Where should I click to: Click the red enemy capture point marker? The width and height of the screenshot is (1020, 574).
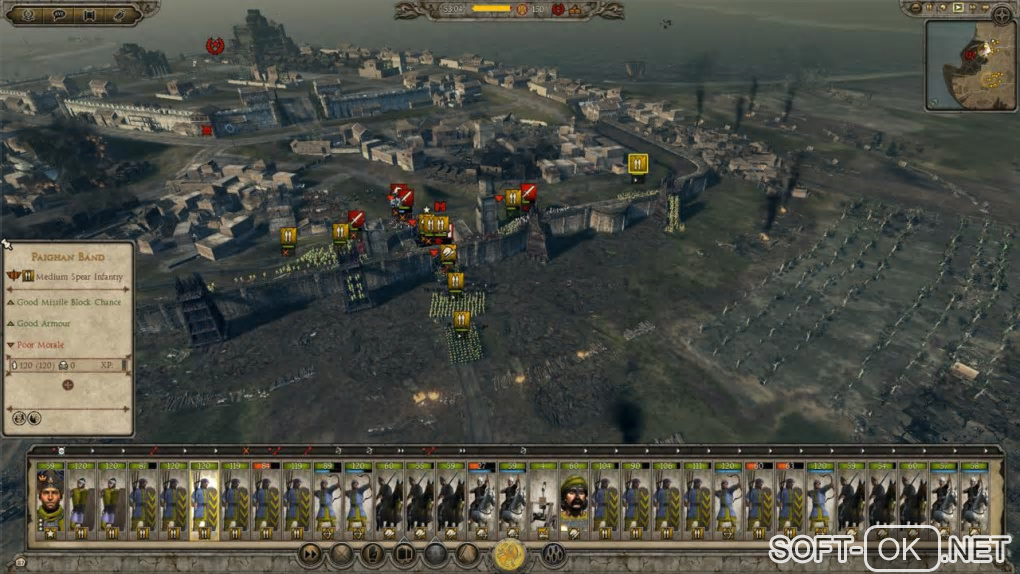tap(213, 45)
